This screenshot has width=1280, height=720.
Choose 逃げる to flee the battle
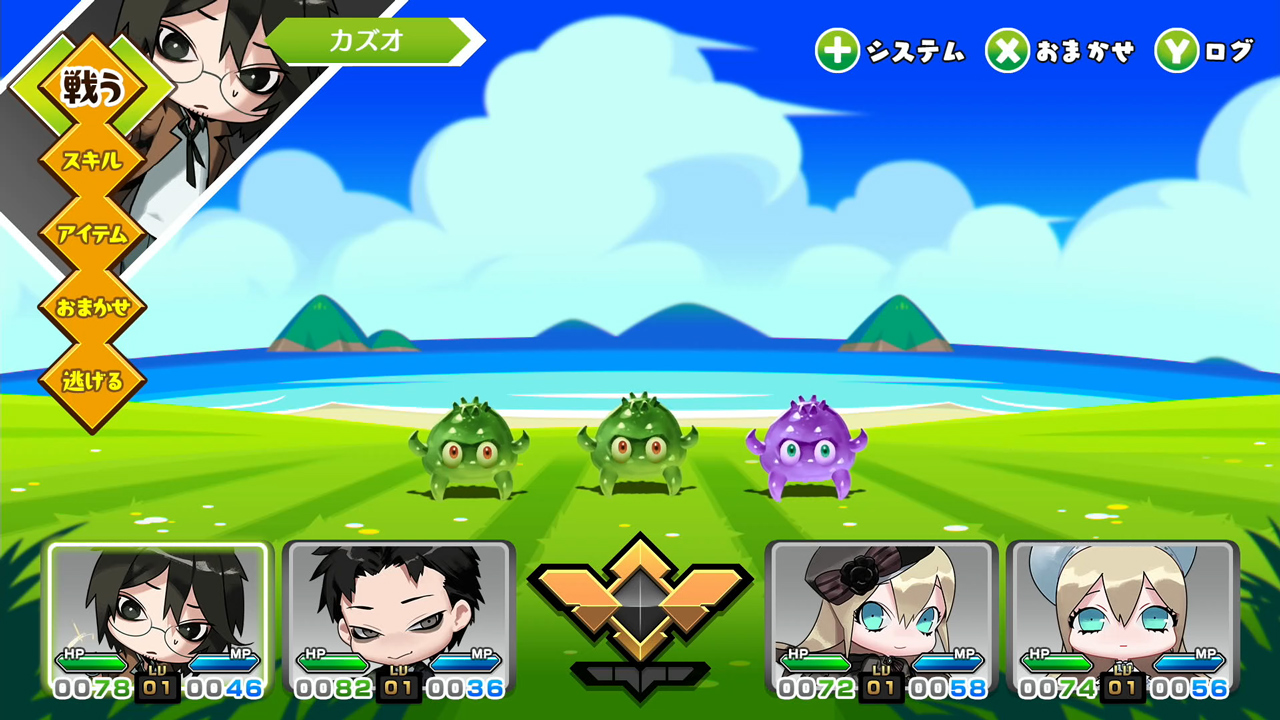click(92, 381)
